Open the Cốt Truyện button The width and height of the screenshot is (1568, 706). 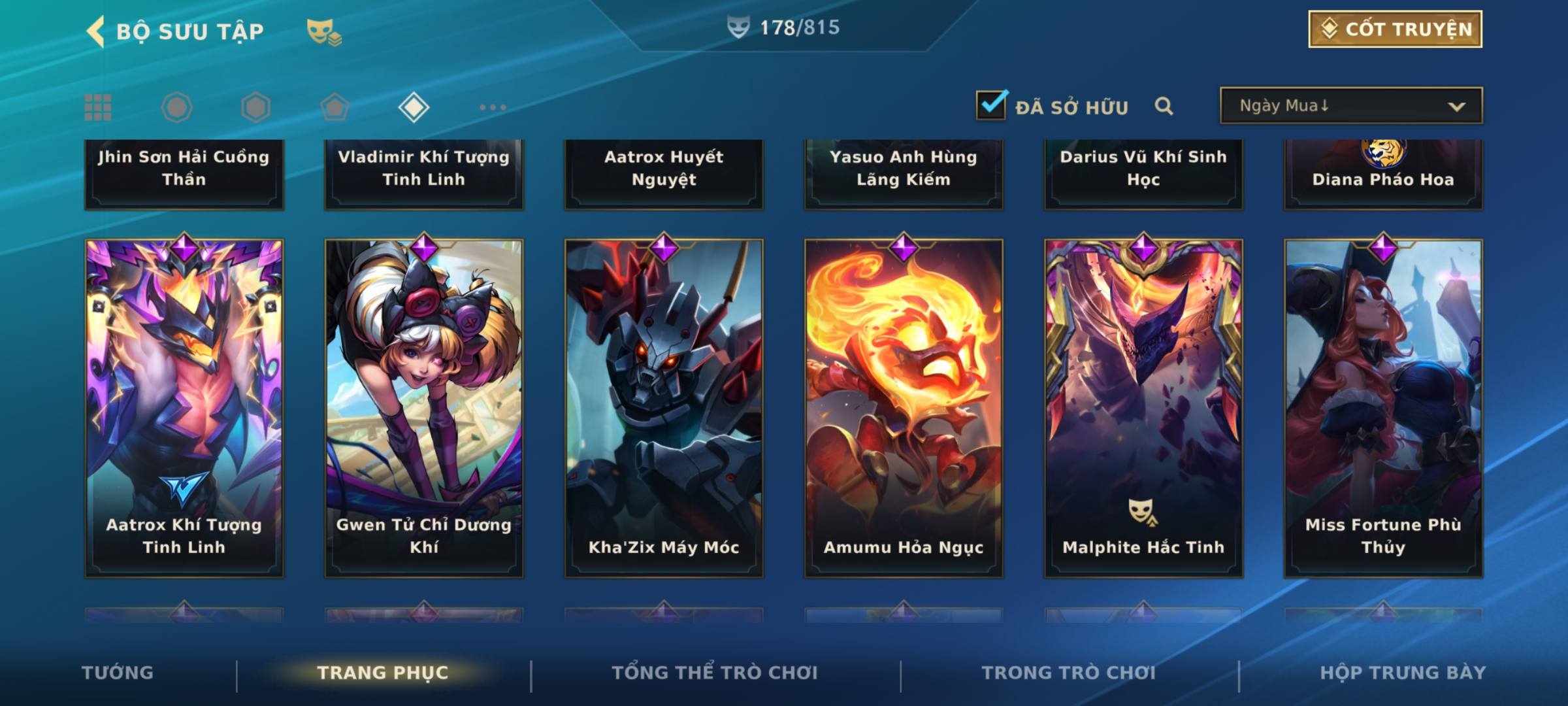tap(1394, 29)
